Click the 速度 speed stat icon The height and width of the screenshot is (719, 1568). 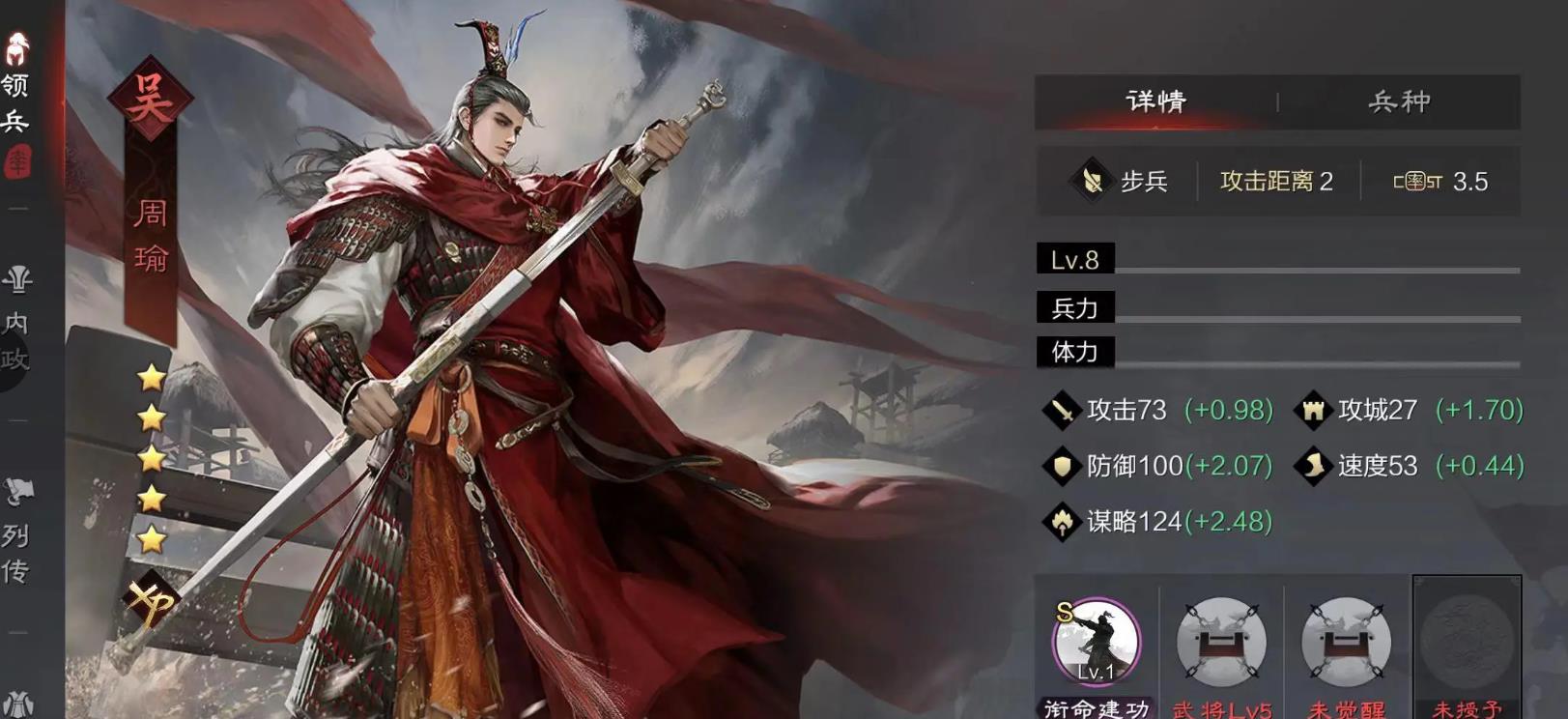[1312, 465]
